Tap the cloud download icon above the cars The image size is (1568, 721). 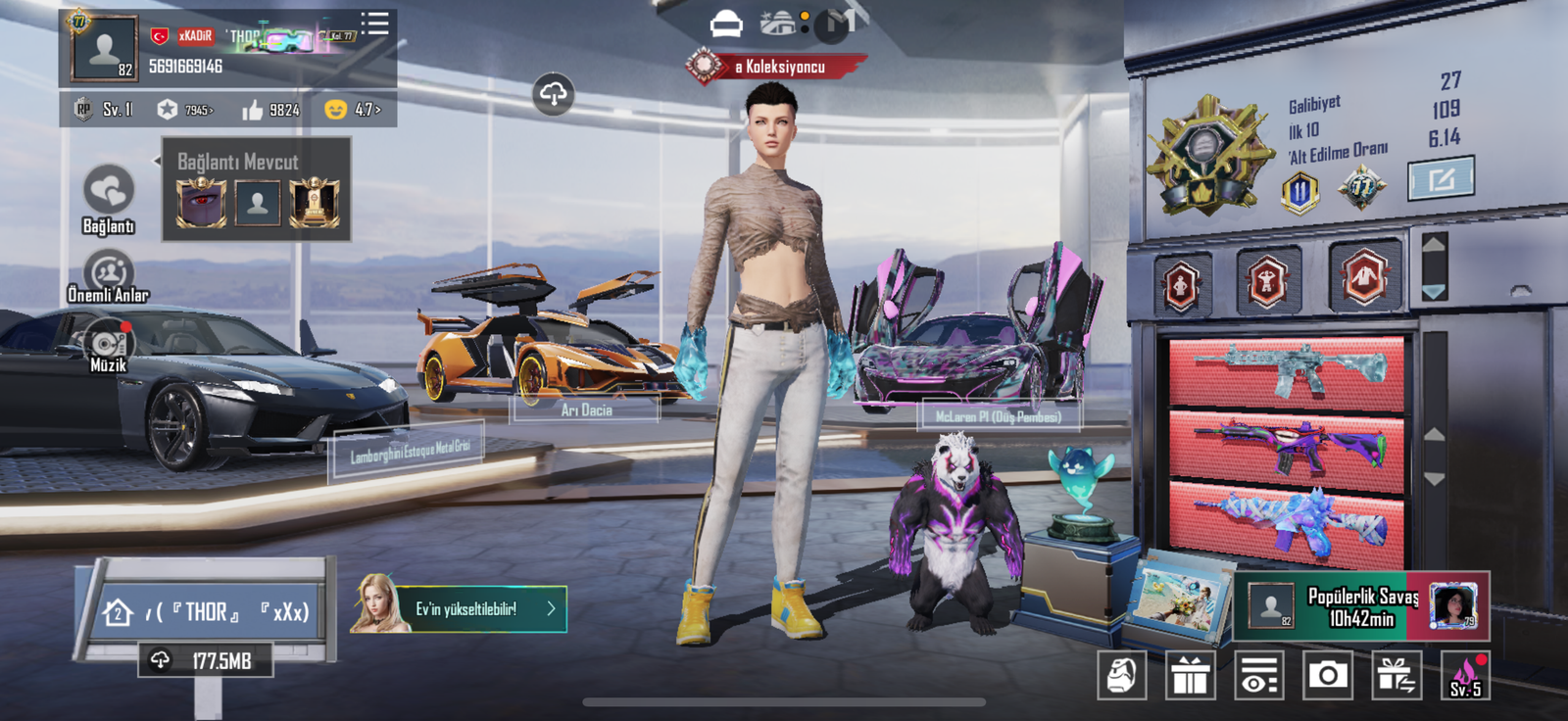[553, 94]
